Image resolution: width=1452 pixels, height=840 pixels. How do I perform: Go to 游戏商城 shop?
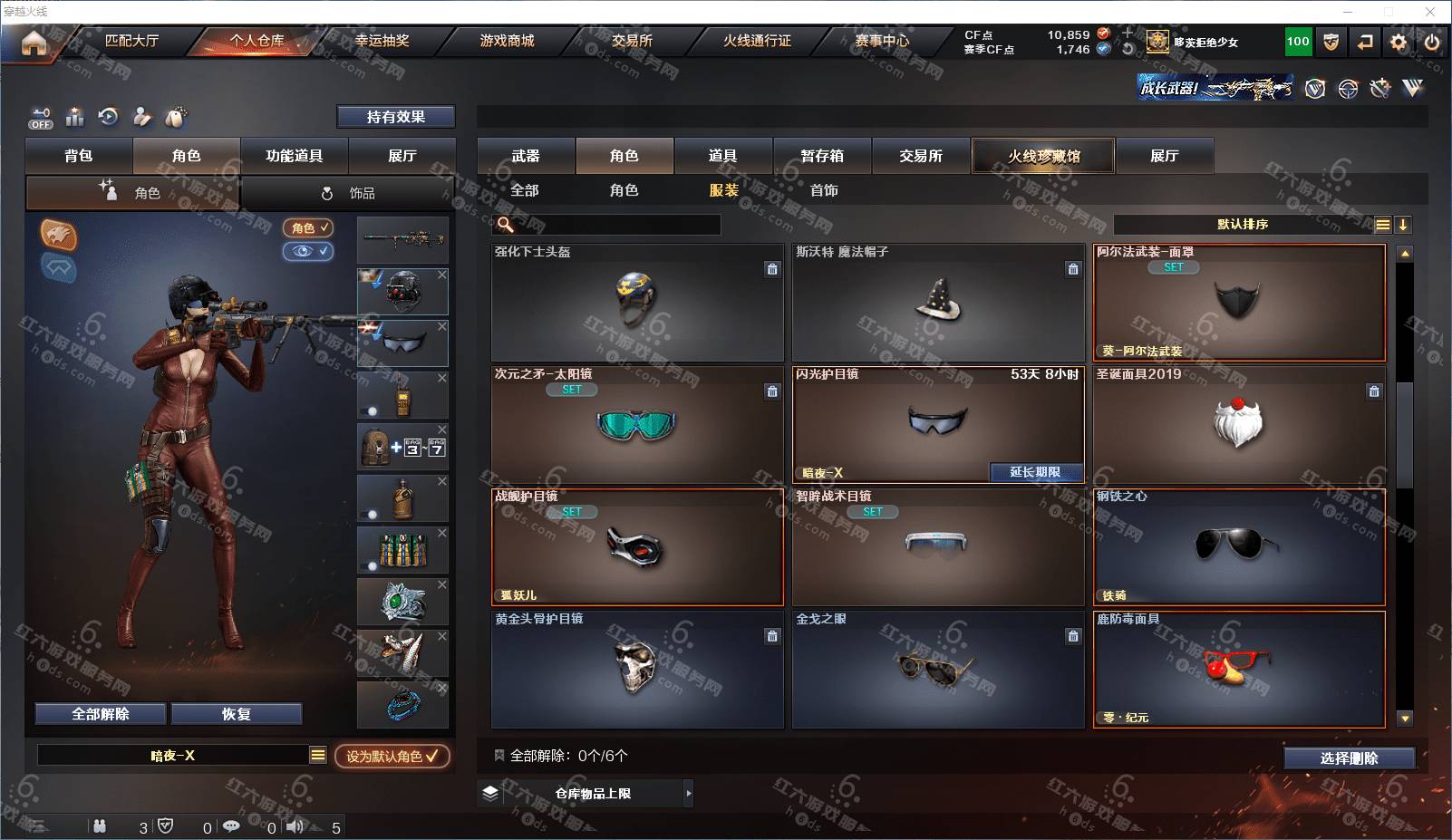tap(507, 41)
